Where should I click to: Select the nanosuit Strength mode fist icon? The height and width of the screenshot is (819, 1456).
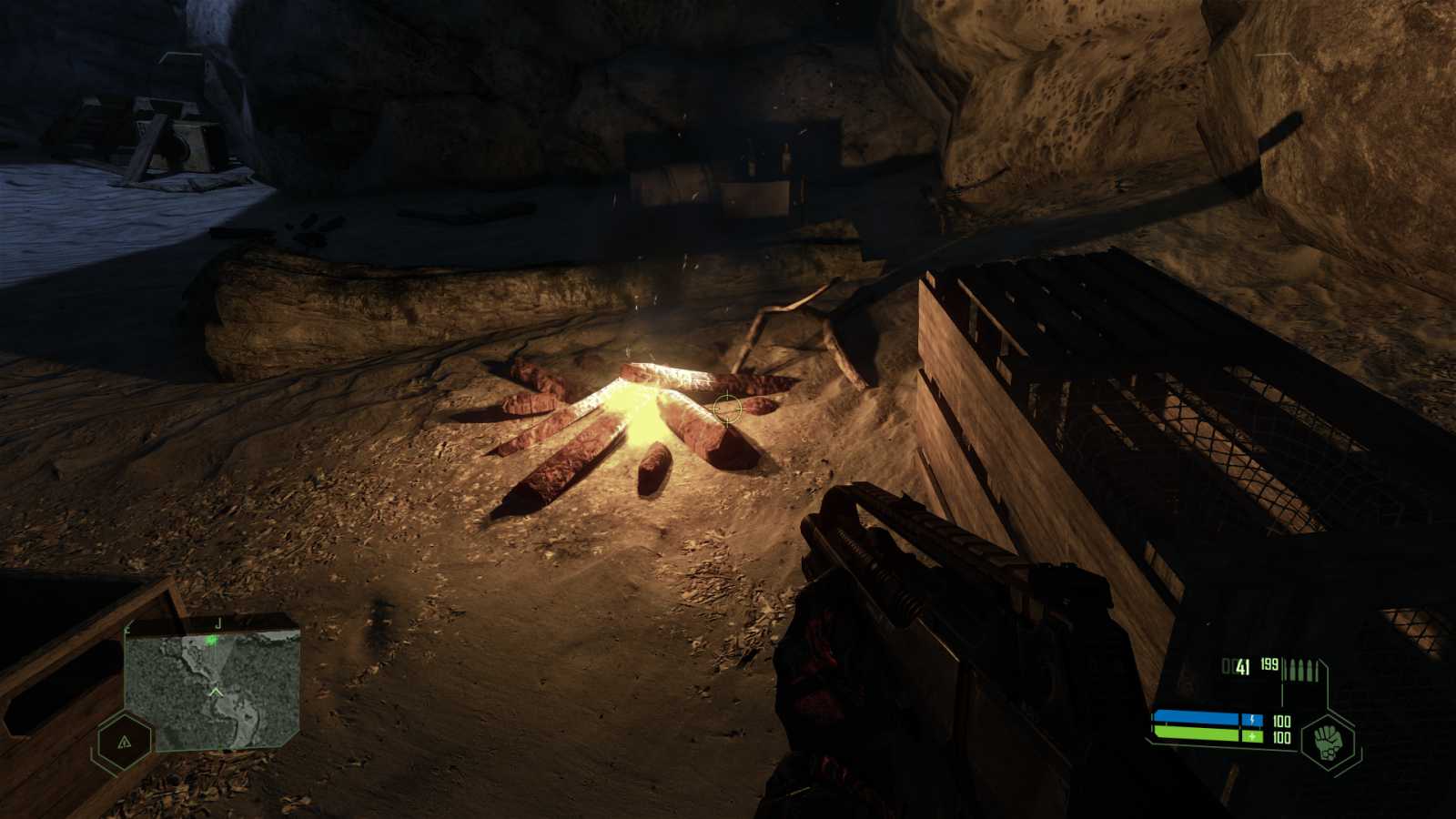click(1329, 743)
